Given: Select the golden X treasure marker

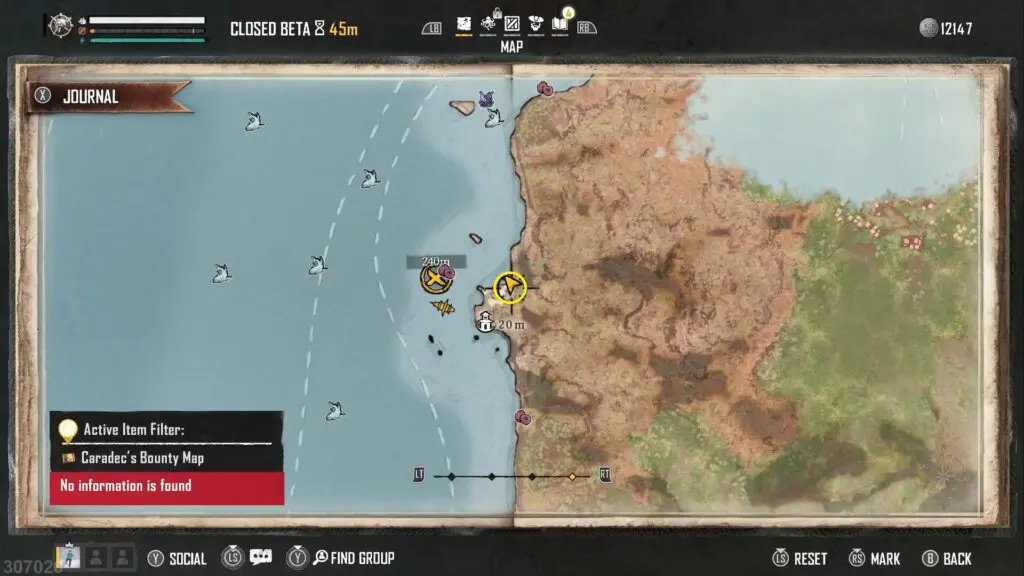Looking at the screenshot, I should [x=435, y=279].
